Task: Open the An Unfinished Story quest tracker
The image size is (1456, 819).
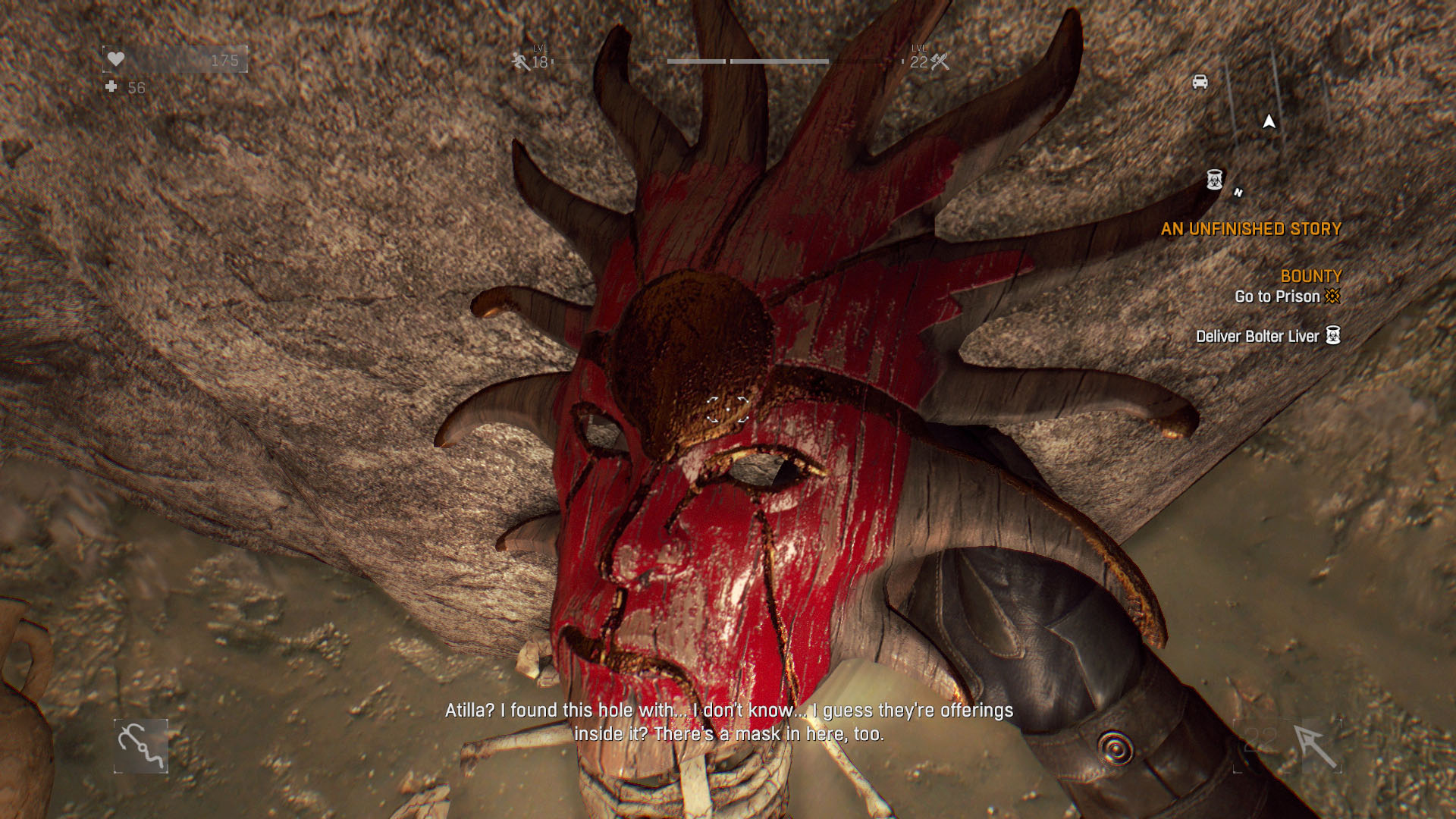Action: pyautogui.click(x=1250, y=229)
